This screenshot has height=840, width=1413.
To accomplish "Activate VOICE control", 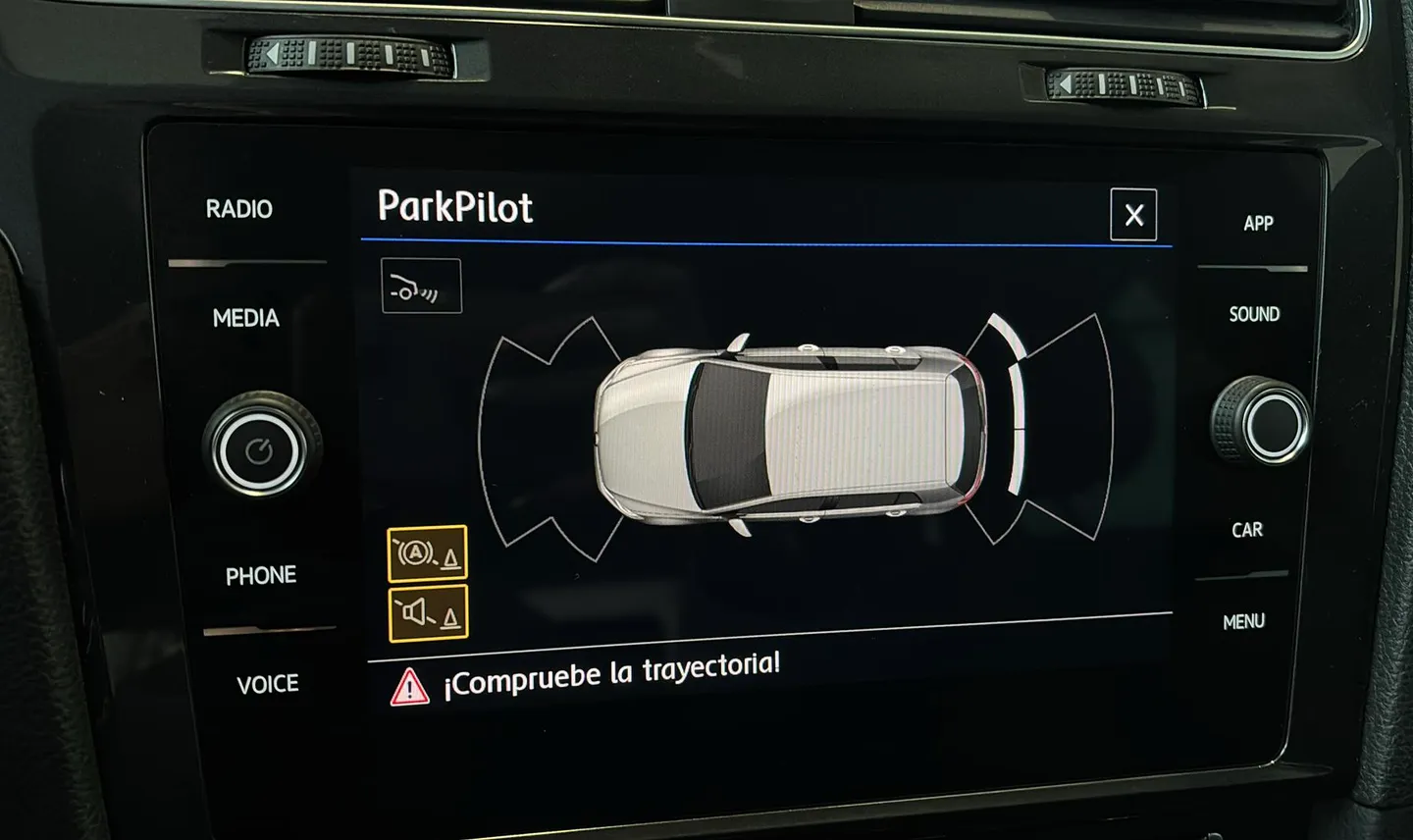I will pyautogui.click(x=267, y=684).
